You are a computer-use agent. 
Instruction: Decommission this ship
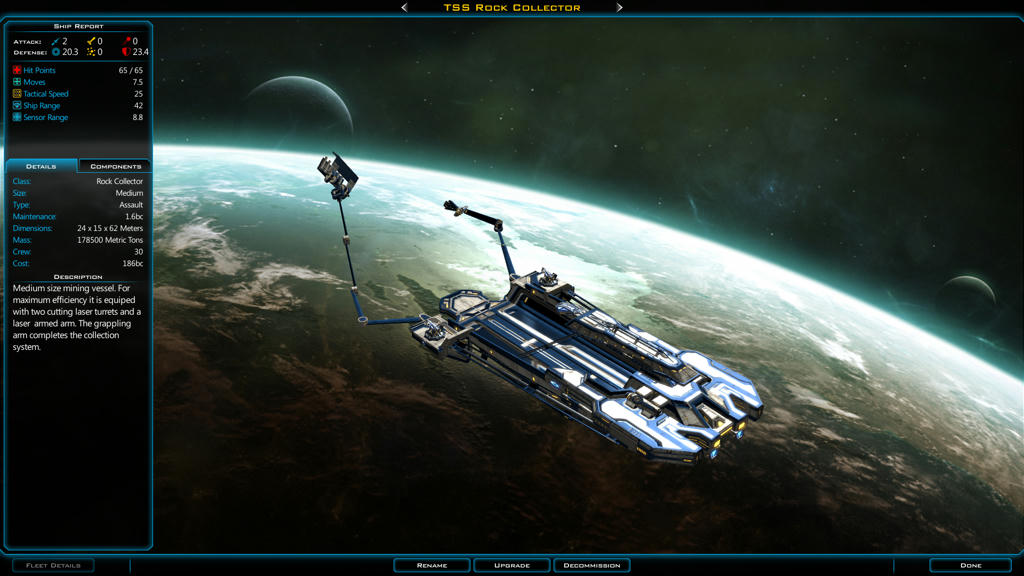click(x=592, y=565)
